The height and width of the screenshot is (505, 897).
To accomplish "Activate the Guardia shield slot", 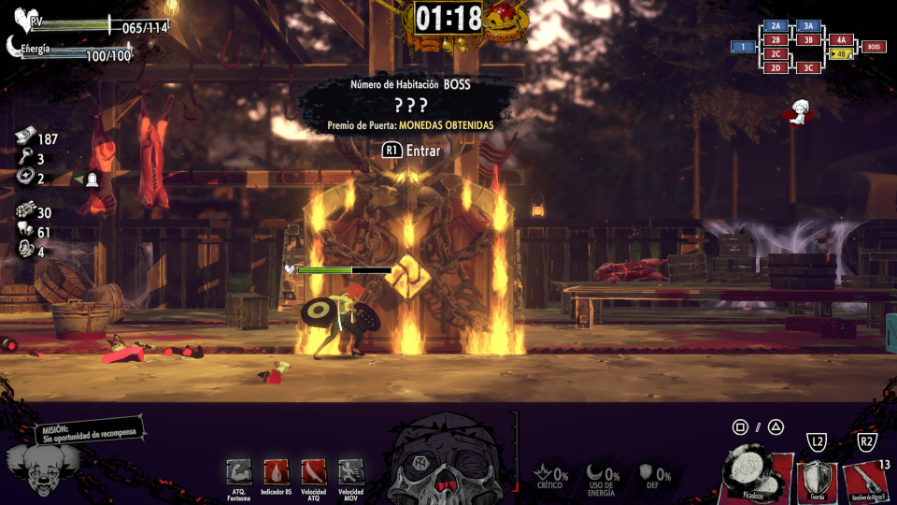I will [x=816, y=480].
